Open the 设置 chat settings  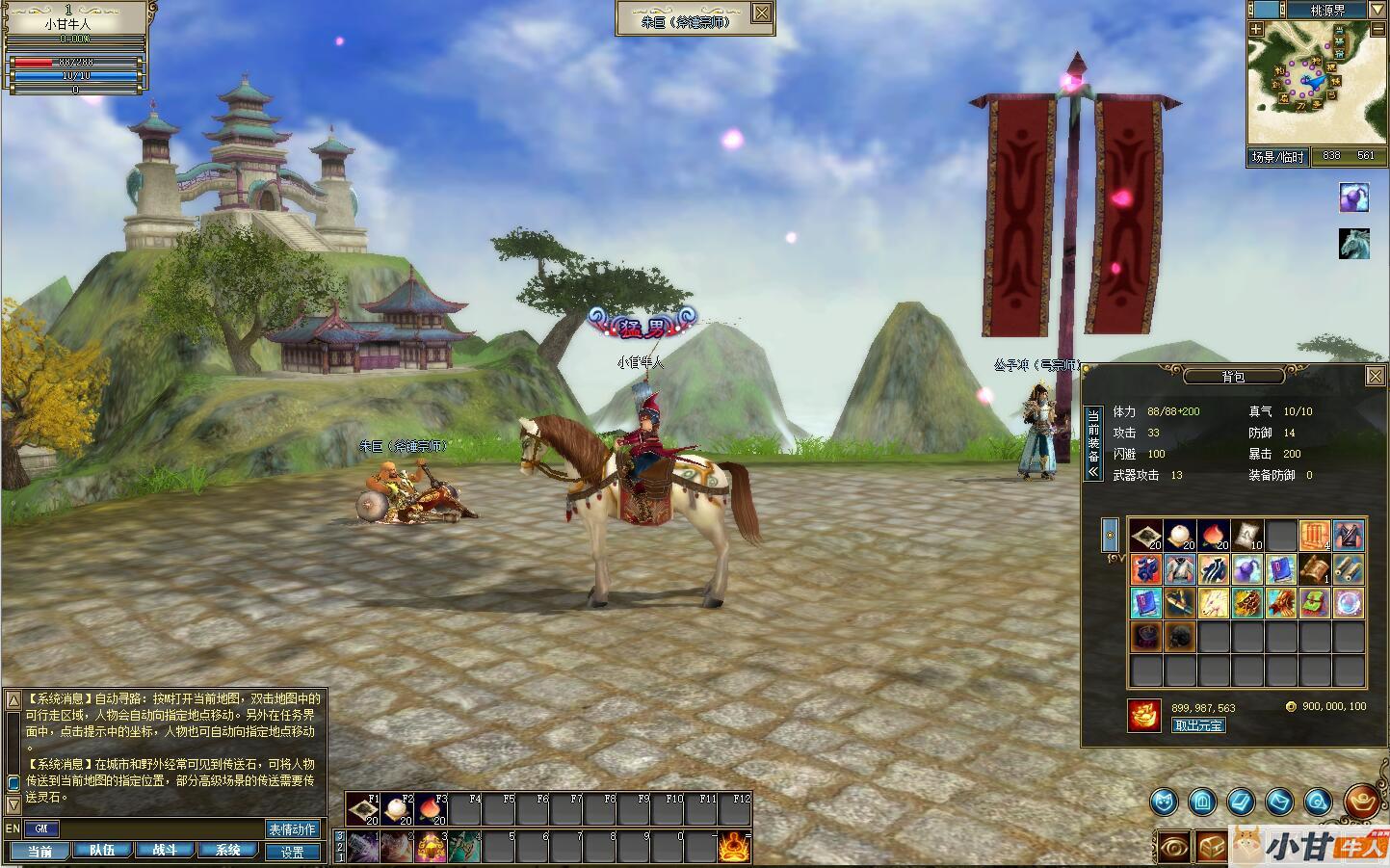[292, 852]
